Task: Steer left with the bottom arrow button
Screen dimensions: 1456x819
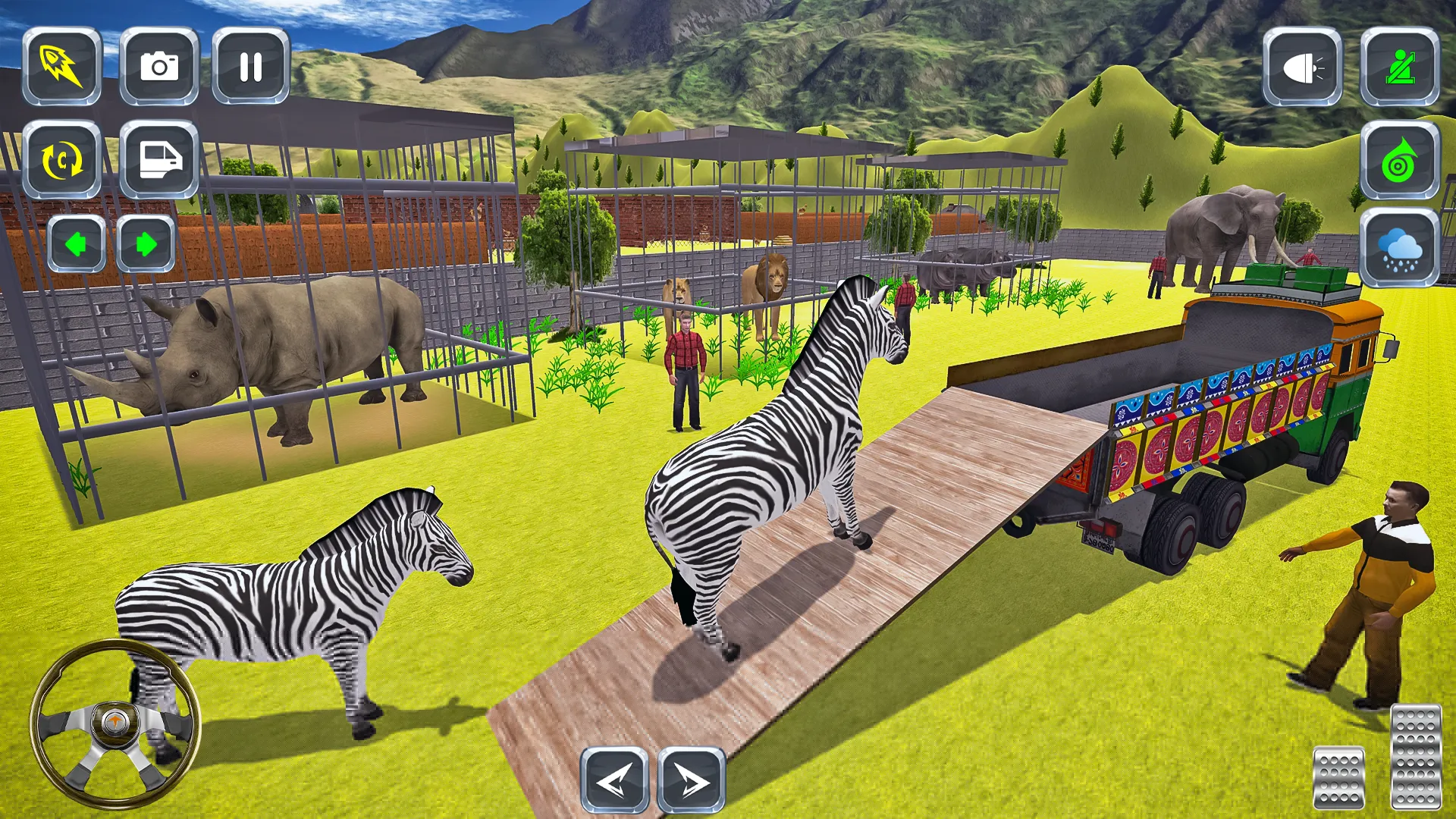Action: point(614,780)
